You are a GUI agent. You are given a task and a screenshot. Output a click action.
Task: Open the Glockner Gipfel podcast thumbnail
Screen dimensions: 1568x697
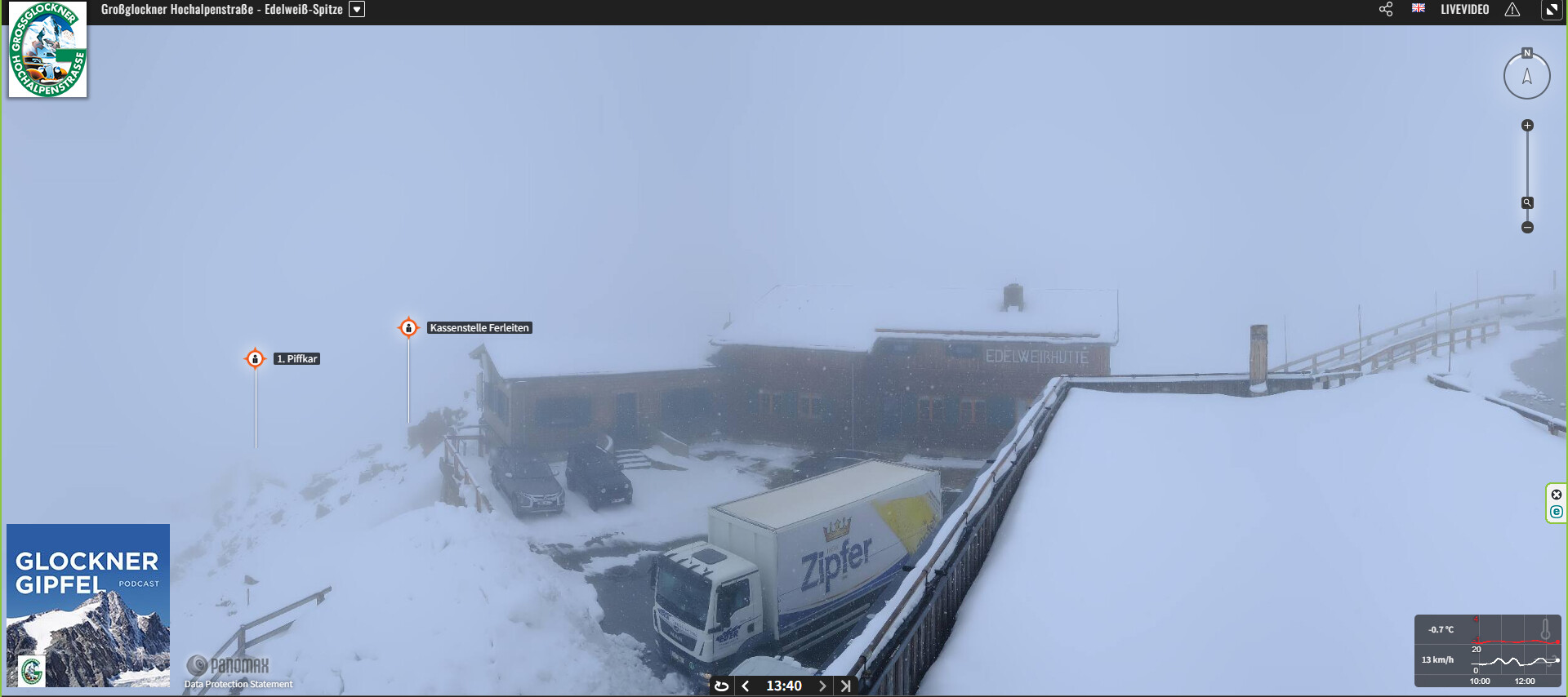coord(88,605)
